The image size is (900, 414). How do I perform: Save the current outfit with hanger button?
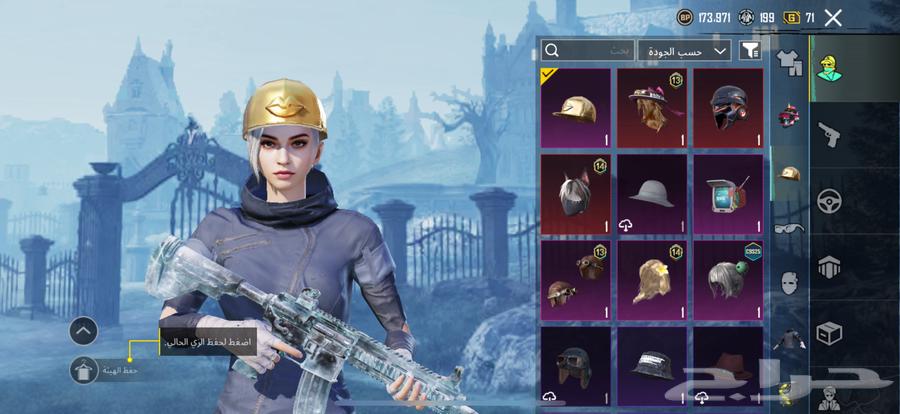pyautogui.click(x=84, y=371)
